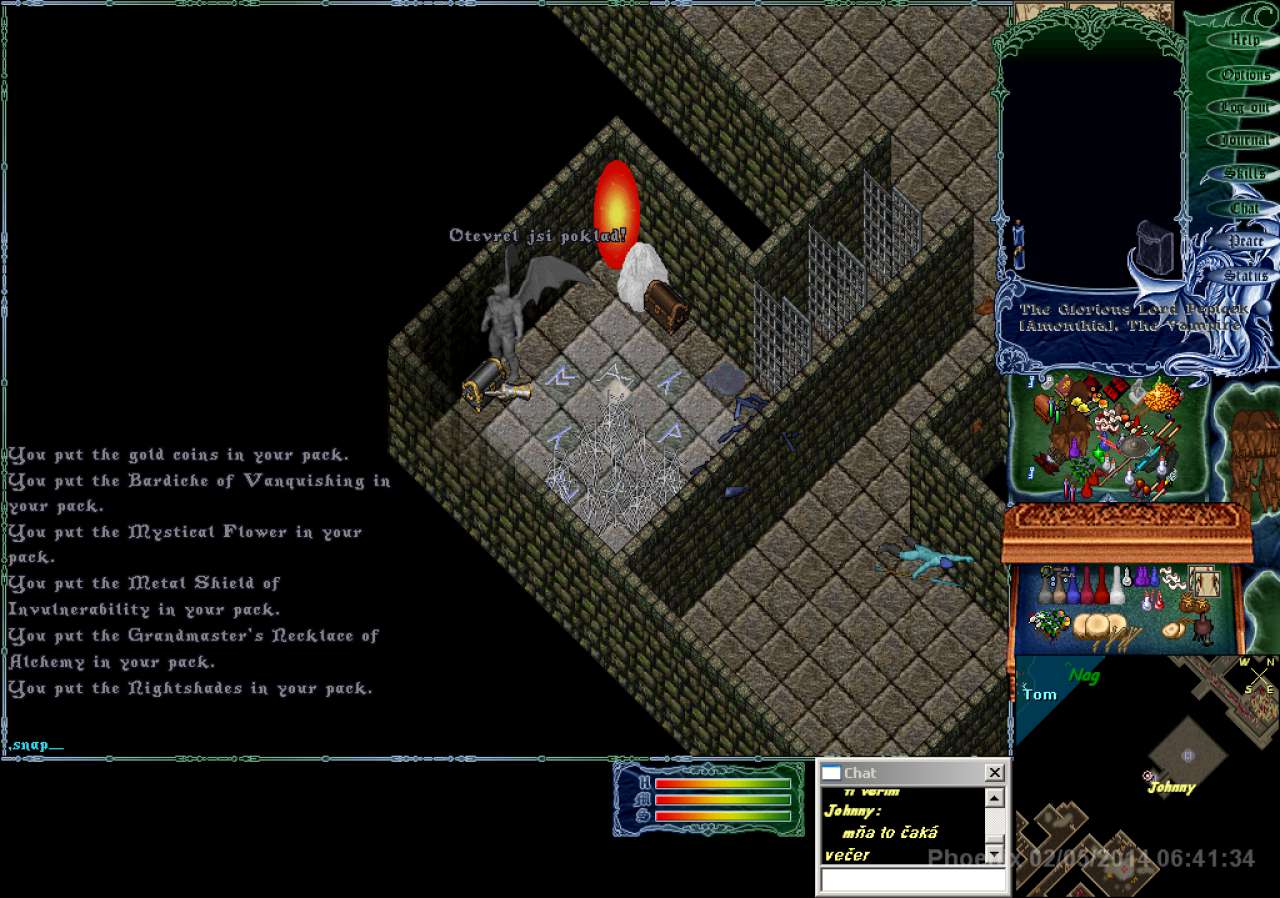This screenshot has width=1280, height=898.
Task: Open the Options panel
Action: [x=1244, y=75]
